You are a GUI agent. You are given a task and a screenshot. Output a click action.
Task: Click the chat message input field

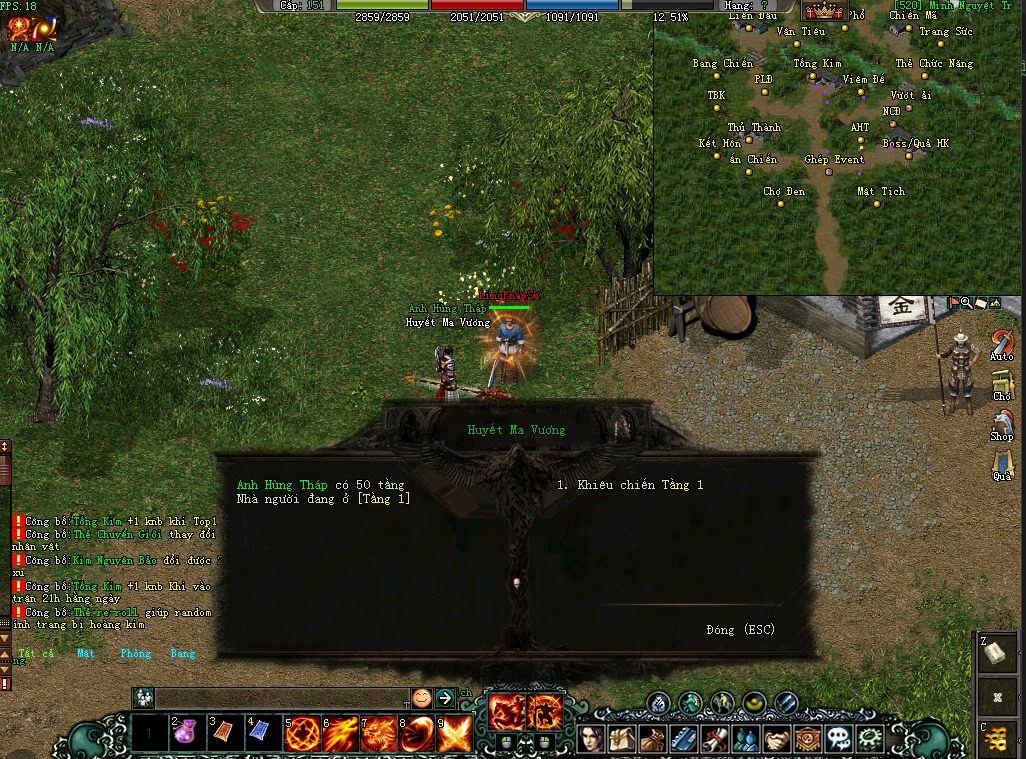tap(280, 697)
